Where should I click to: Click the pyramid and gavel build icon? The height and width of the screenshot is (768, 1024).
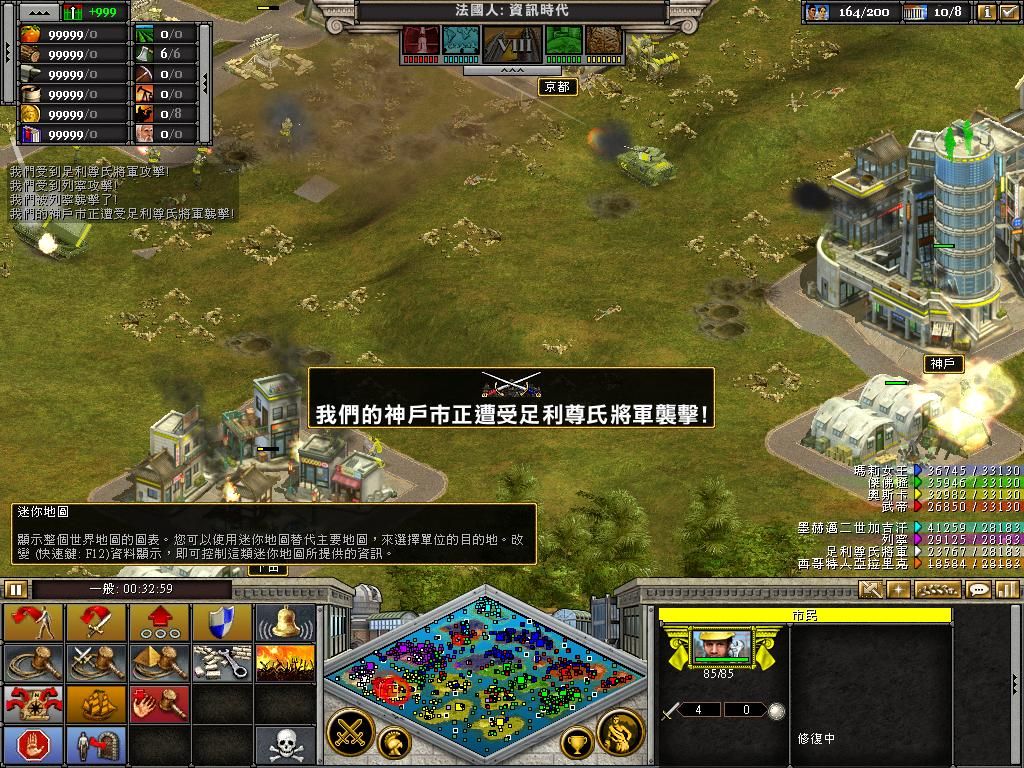(159, 662)
